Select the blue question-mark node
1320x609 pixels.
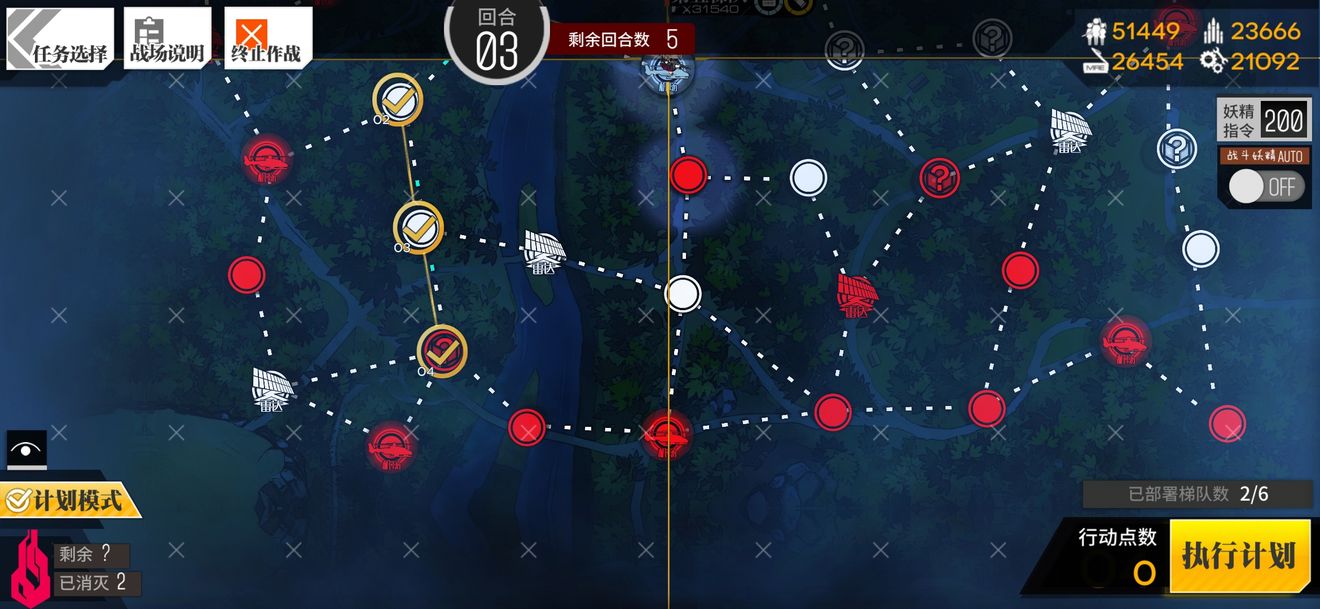point(1177,149)
